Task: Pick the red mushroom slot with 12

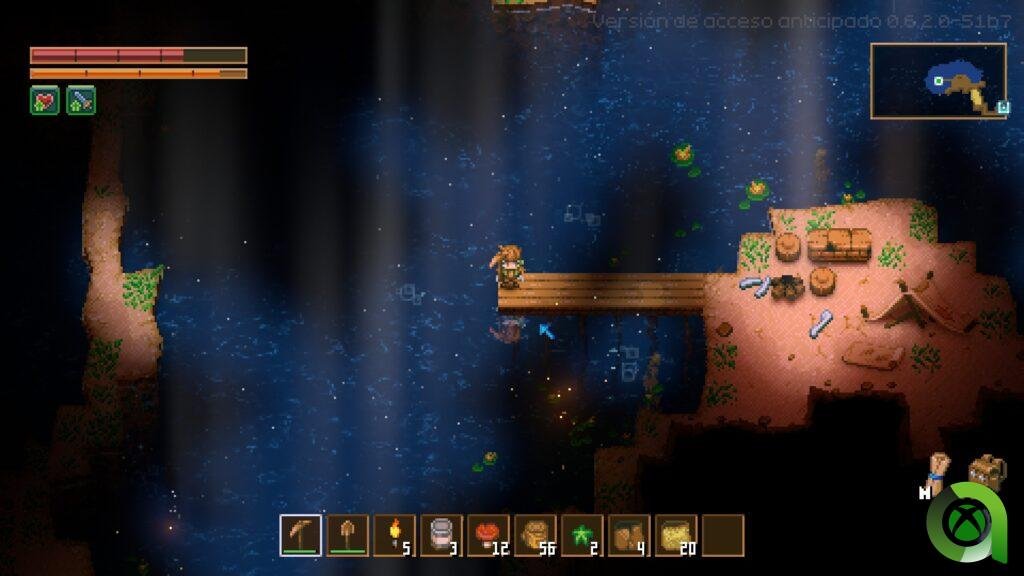Action: pos(488,535)
